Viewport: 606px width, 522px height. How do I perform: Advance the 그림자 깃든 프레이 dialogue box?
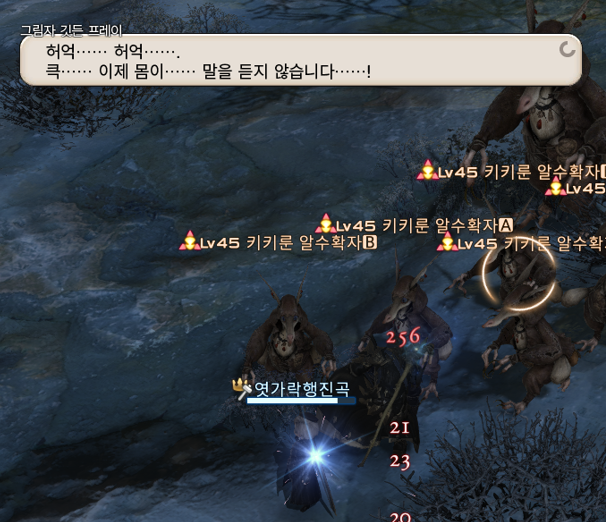(567, 49)
